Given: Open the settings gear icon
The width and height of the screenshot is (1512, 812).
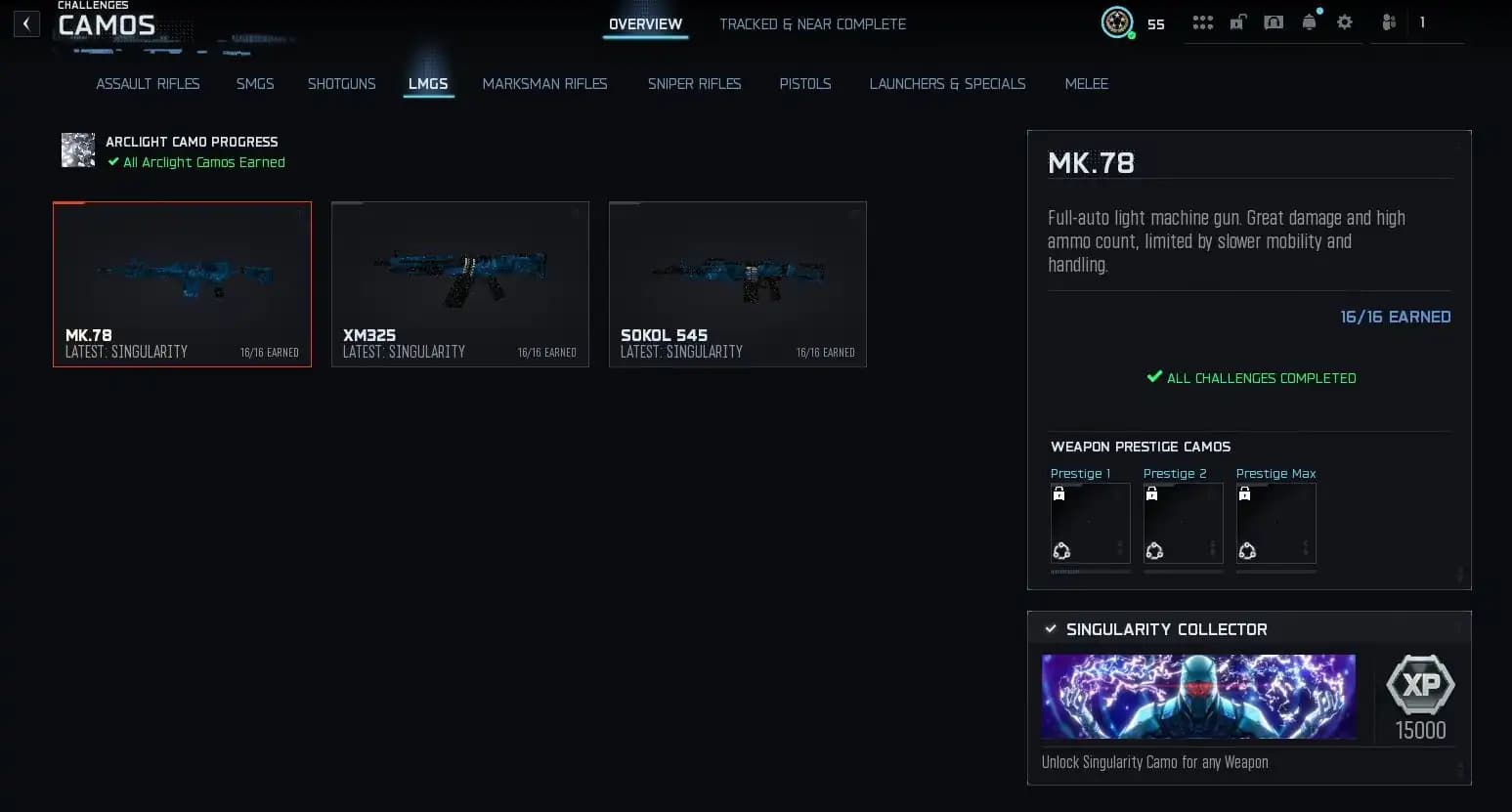Looking at the screenshot, I should 1345,21.
